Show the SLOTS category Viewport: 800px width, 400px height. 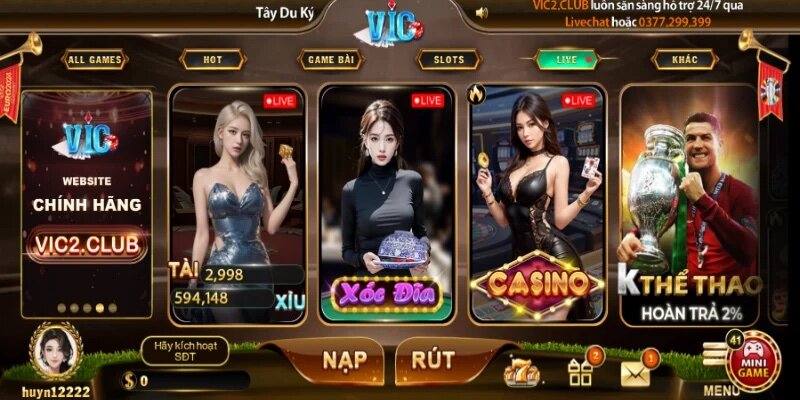pos(449,60)
